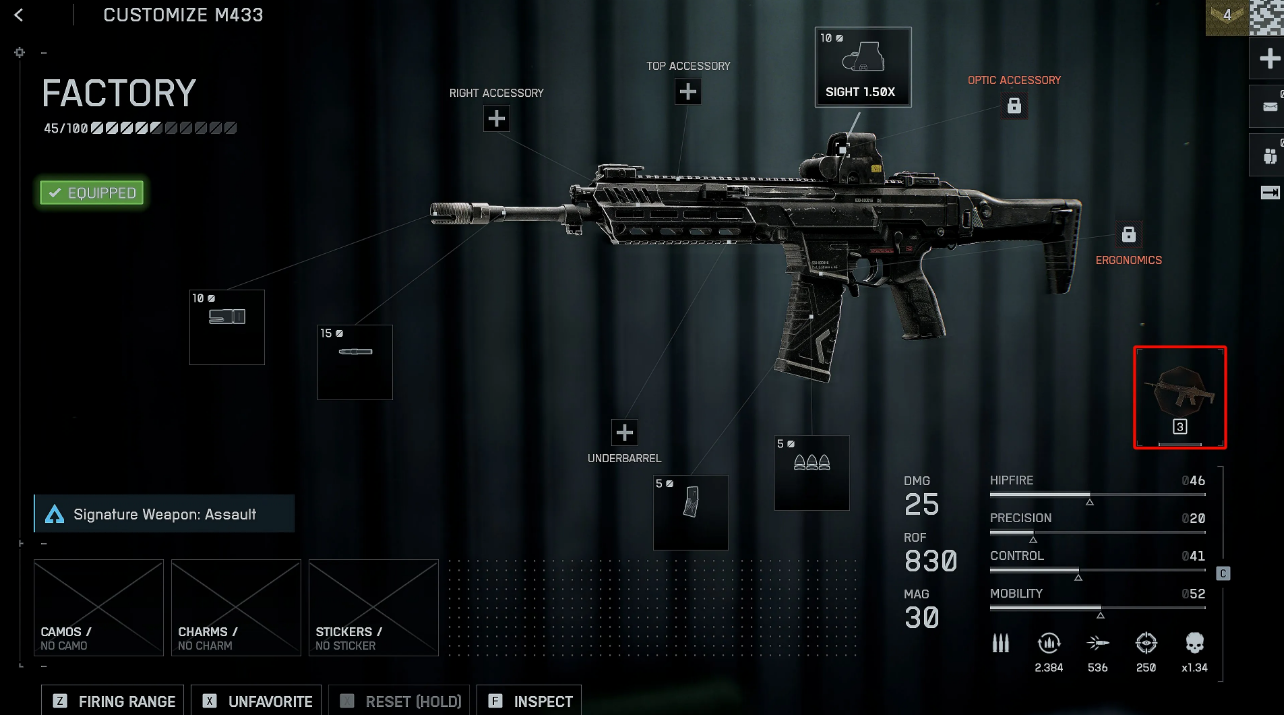Go back using the top-left arrow
The height and width of the screenshot is (715, 1284).
[x=18, y=15]
